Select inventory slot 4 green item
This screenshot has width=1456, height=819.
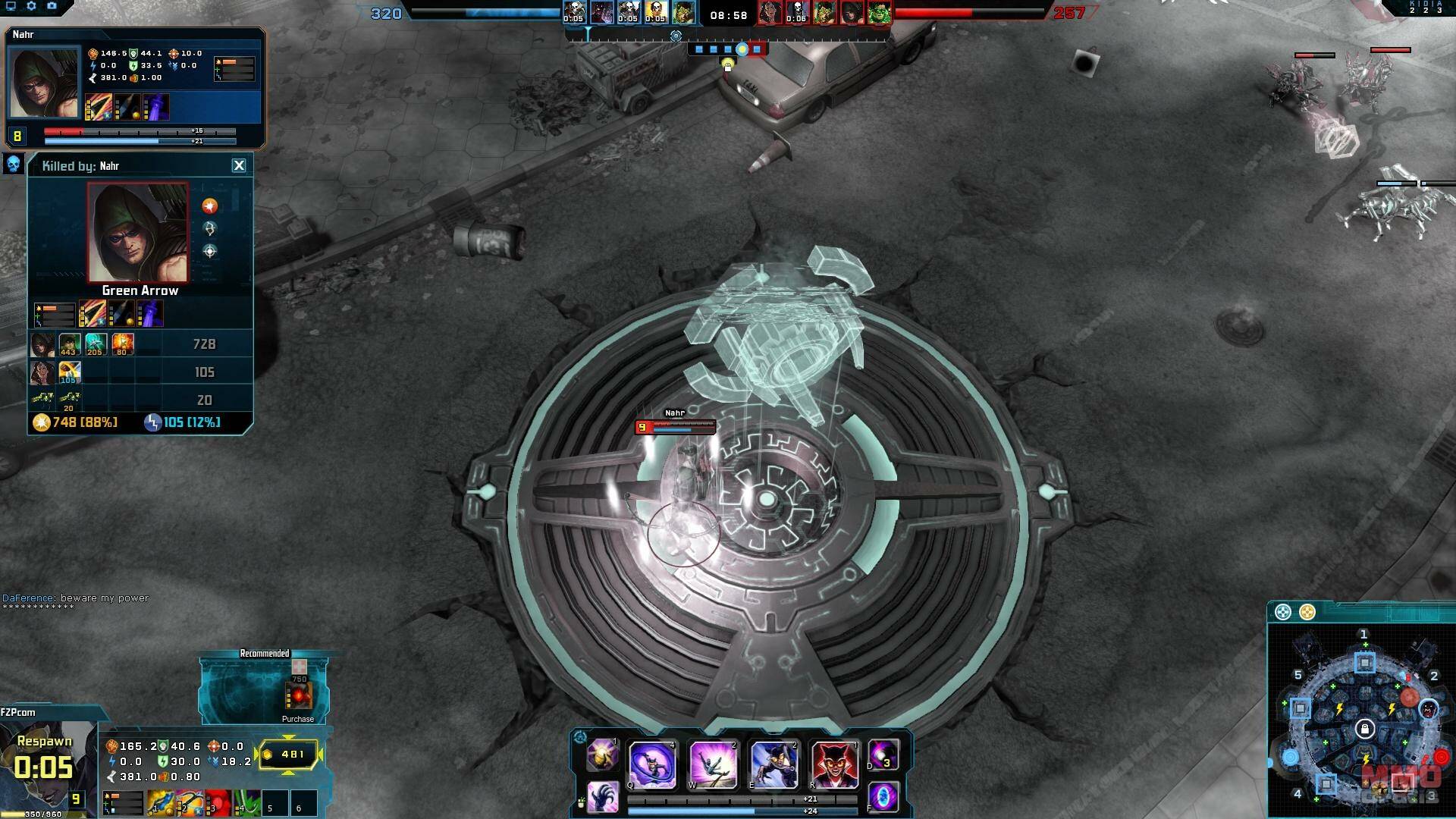[x=247, y=803]
